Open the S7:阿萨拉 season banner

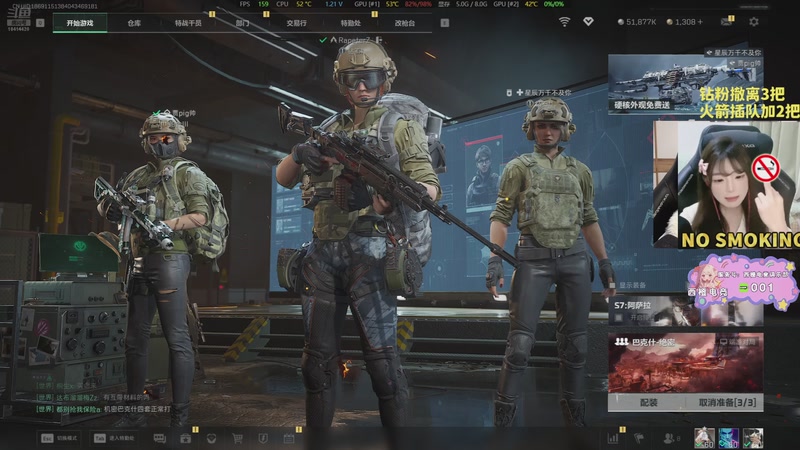(685, 309)
